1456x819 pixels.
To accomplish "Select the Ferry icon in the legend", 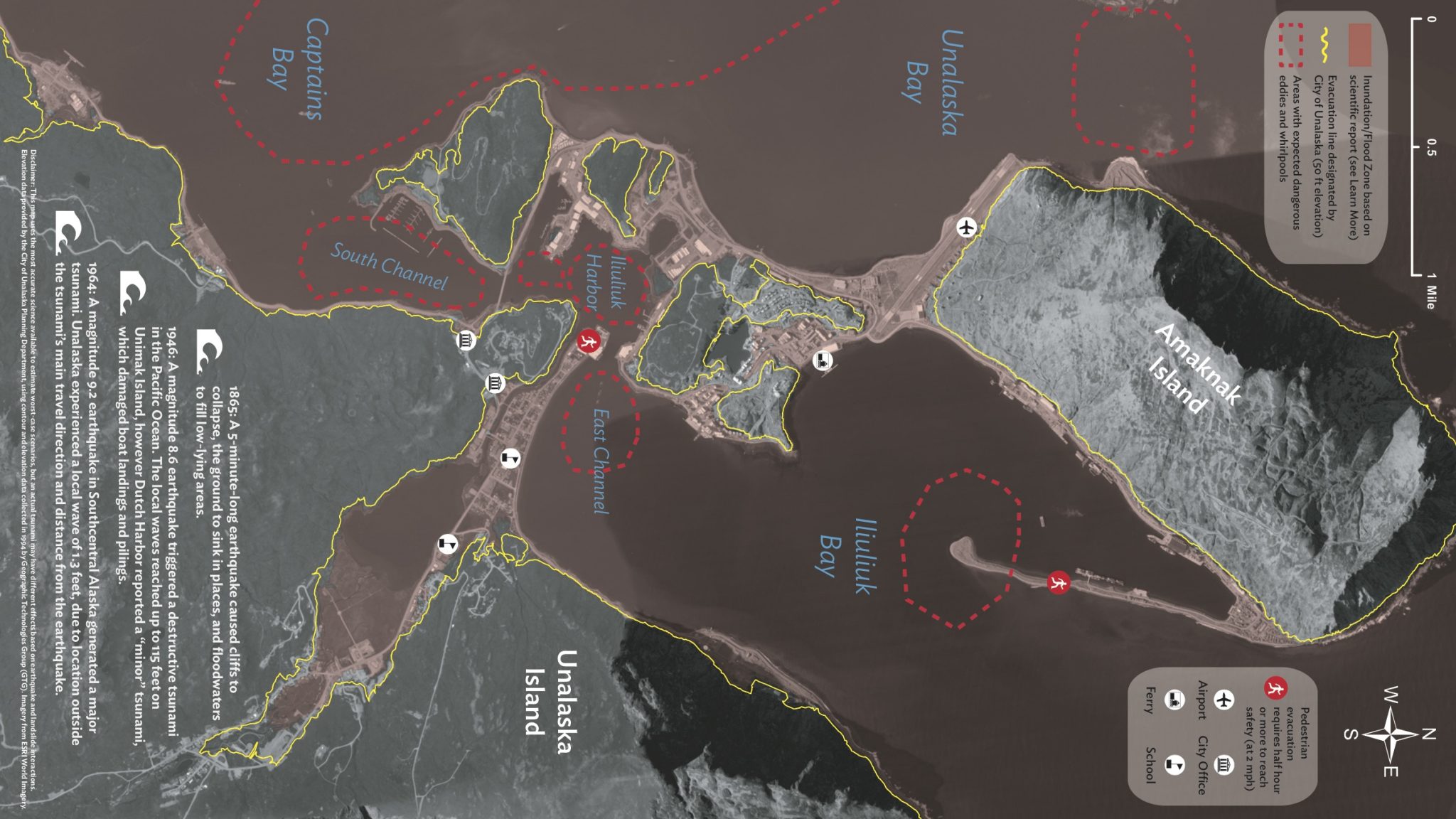I will point(1174,700).
